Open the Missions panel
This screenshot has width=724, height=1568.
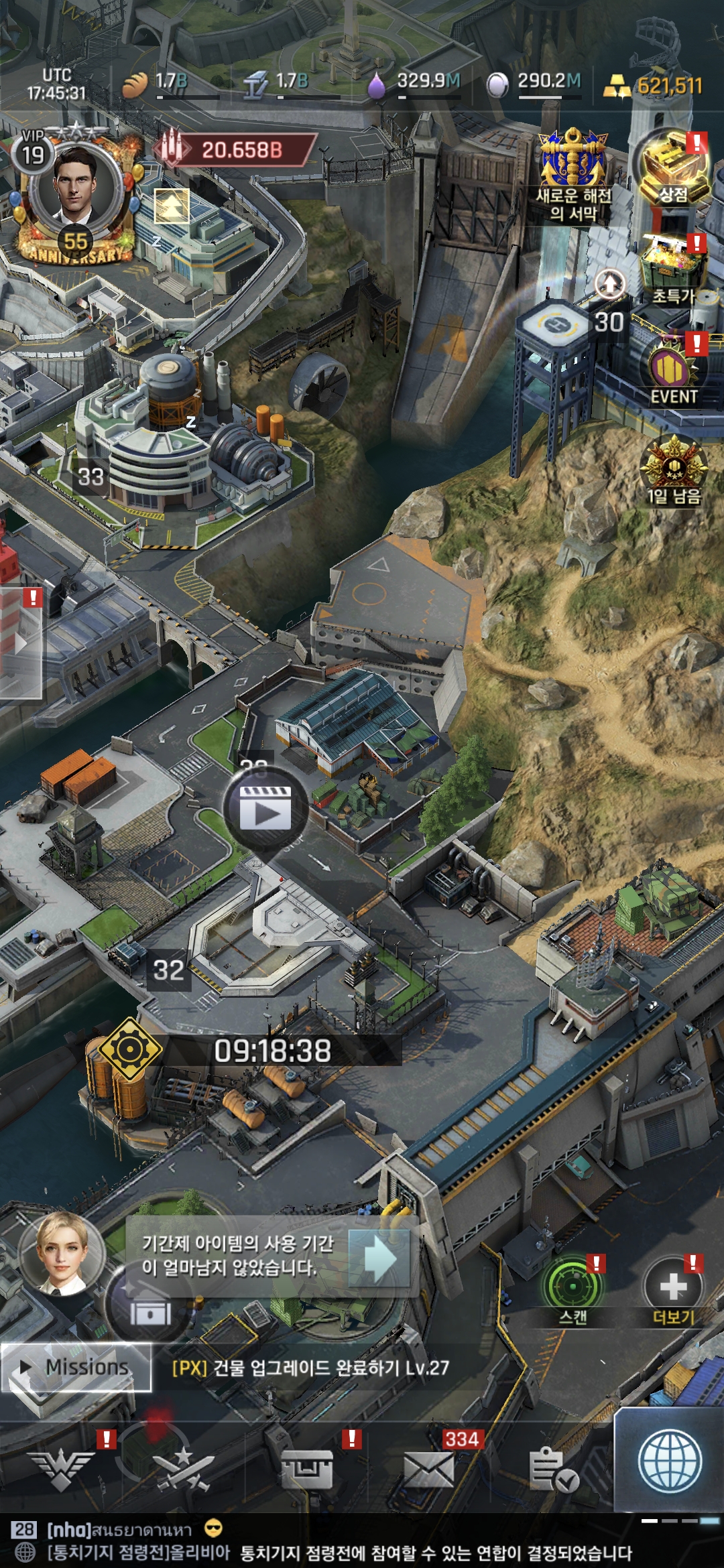pos(76,1367)
